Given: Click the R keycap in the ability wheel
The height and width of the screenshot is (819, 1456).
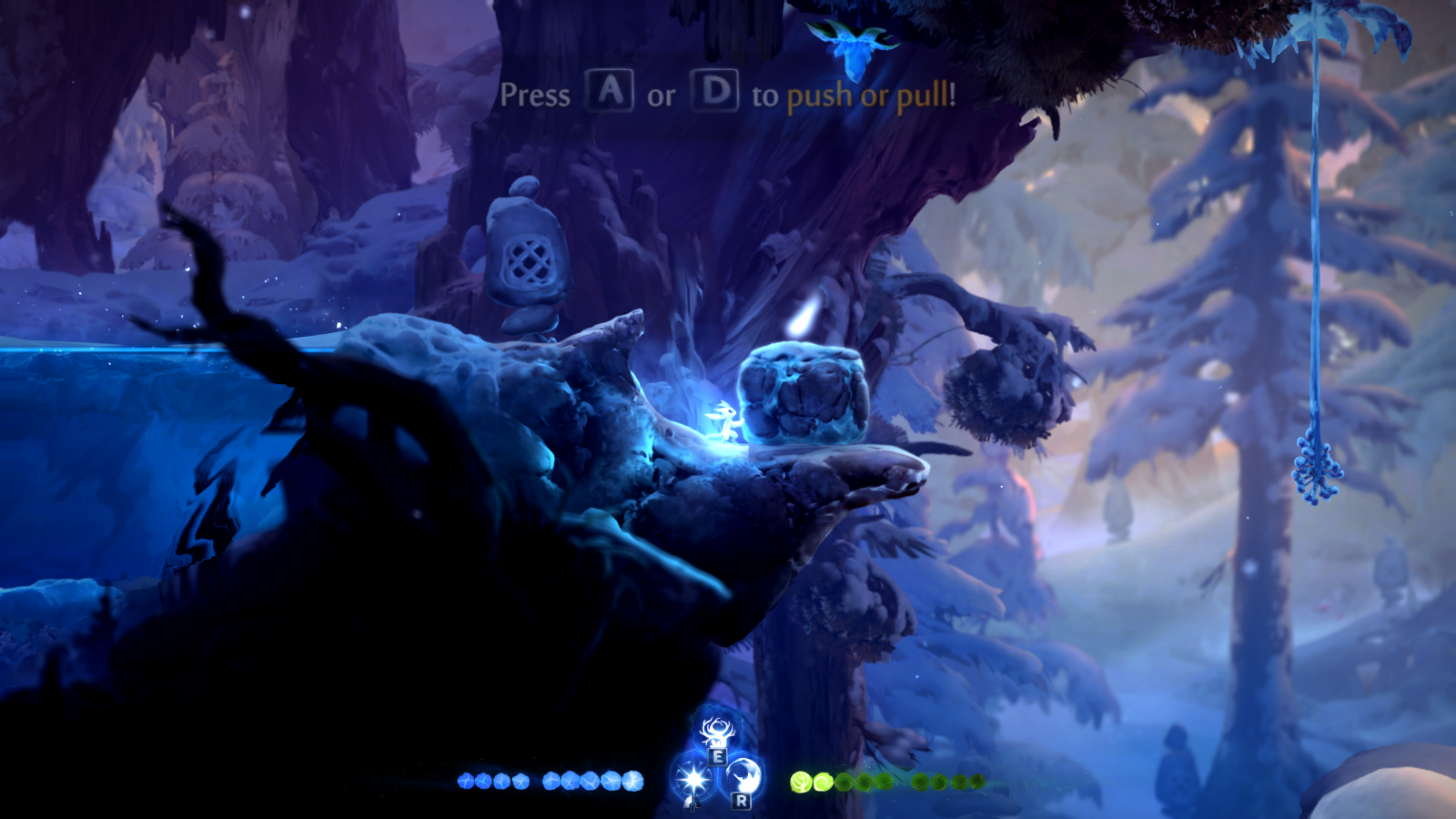Looking at the screenshot, I should pyautogui.click(x=741, y=800).
